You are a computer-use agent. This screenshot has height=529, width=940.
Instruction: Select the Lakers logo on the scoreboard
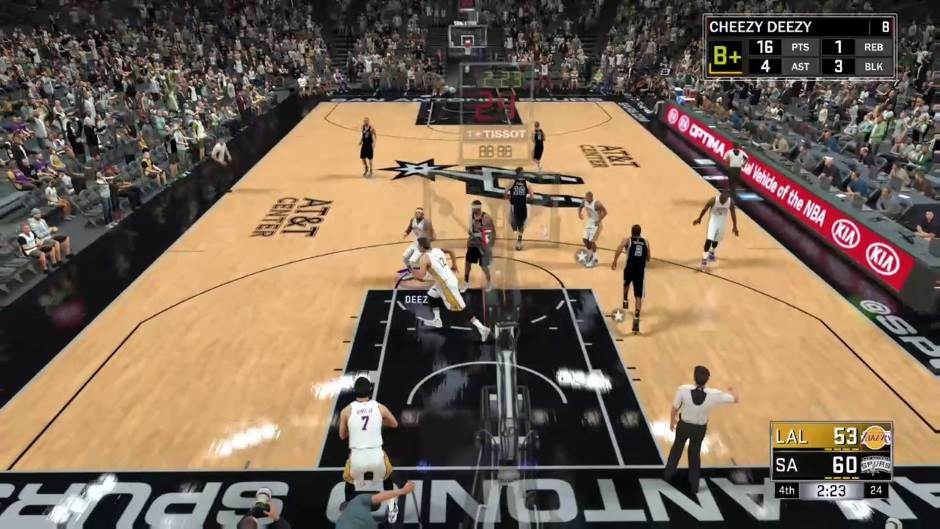tap(876, 436)
